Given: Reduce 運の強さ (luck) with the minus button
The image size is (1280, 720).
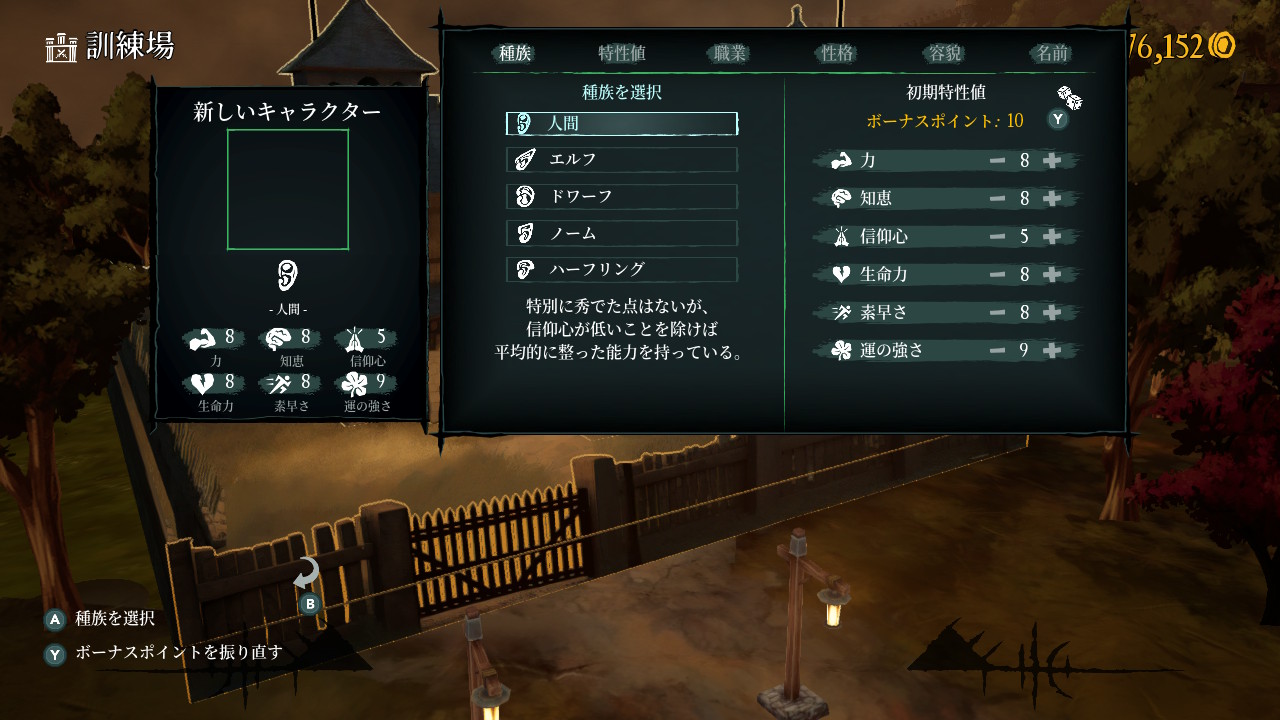Looking at the screenshot, I should 997,351.
